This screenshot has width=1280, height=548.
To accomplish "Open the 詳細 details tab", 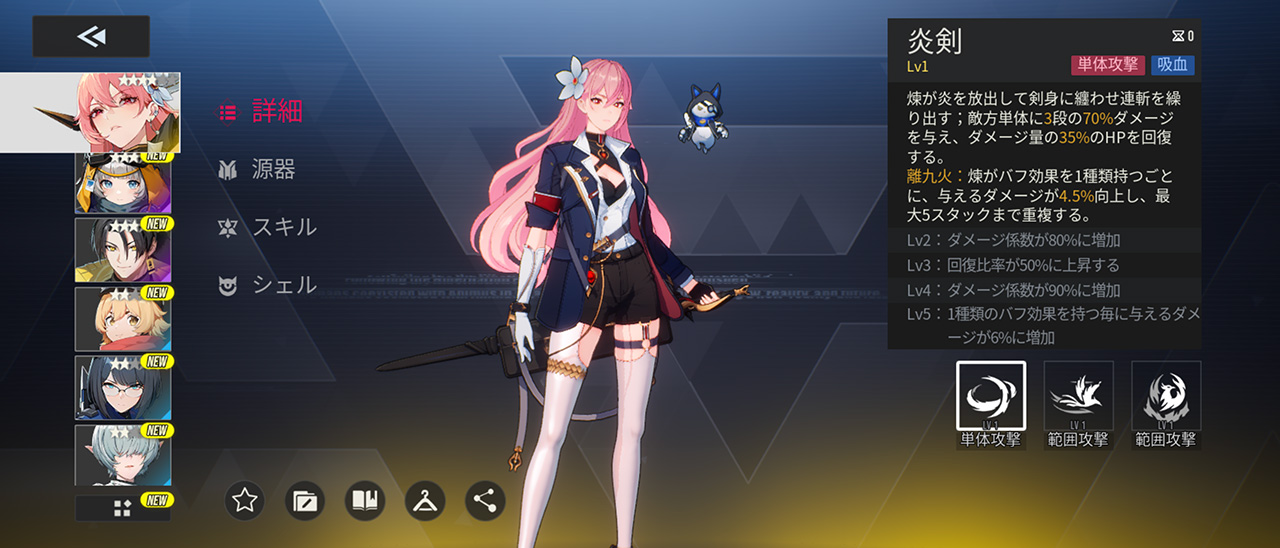I will (262, 112).
